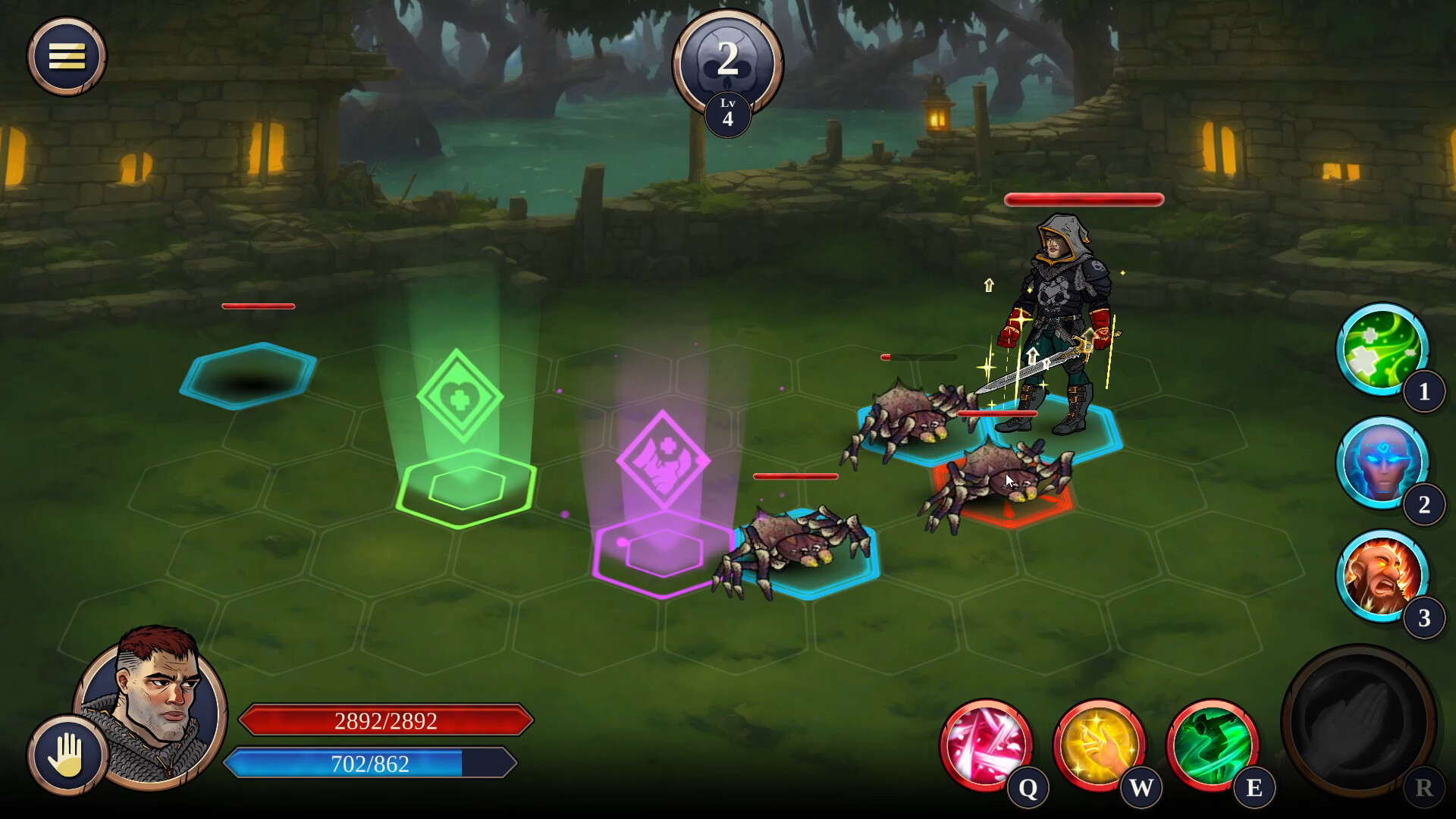Activate the fiery raging face skill
This screenshot has width=1456, height=819.
[1382, 575]
